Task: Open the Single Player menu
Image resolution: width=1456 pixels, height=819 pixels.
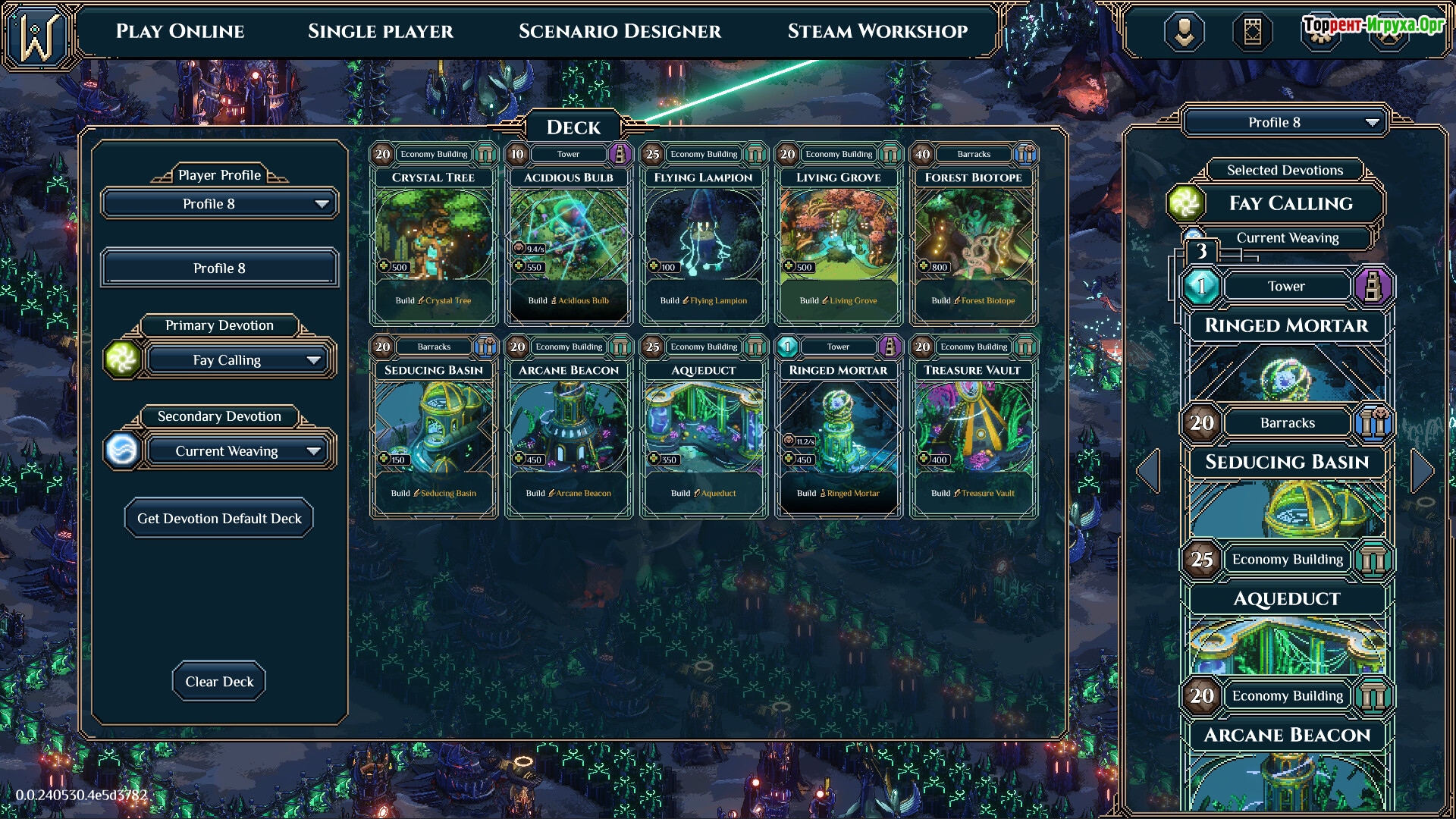Action: click(380, 31)
